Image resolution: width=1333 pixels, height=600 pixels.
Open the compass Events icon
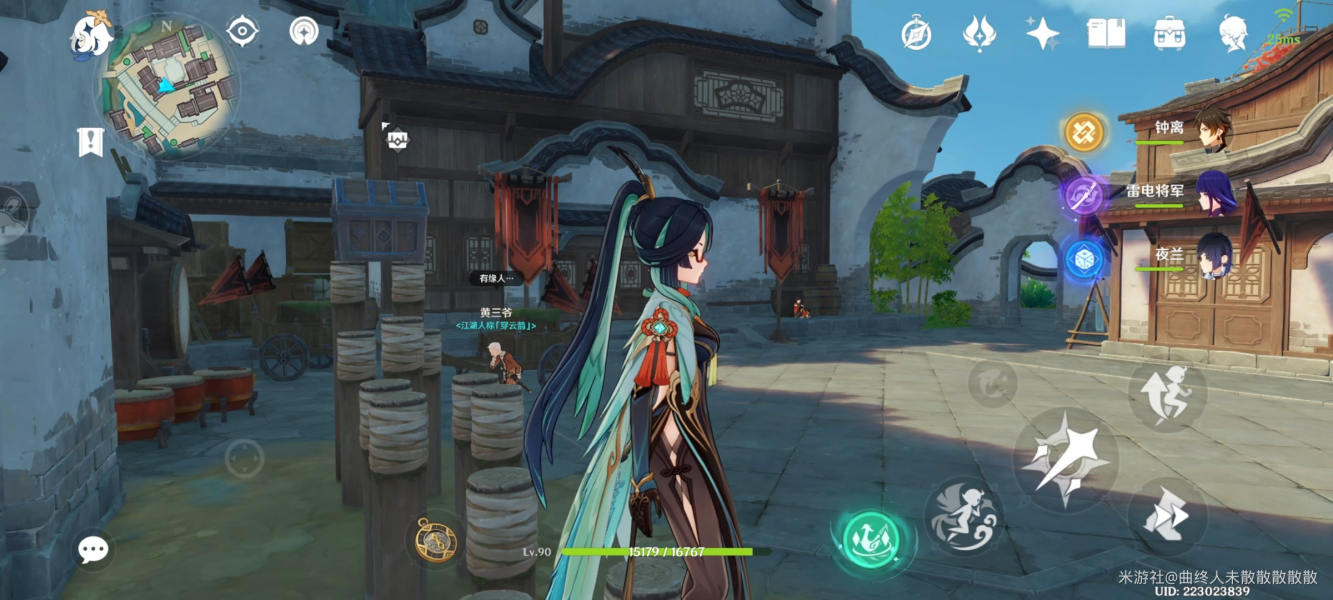(x=916, y=33)
